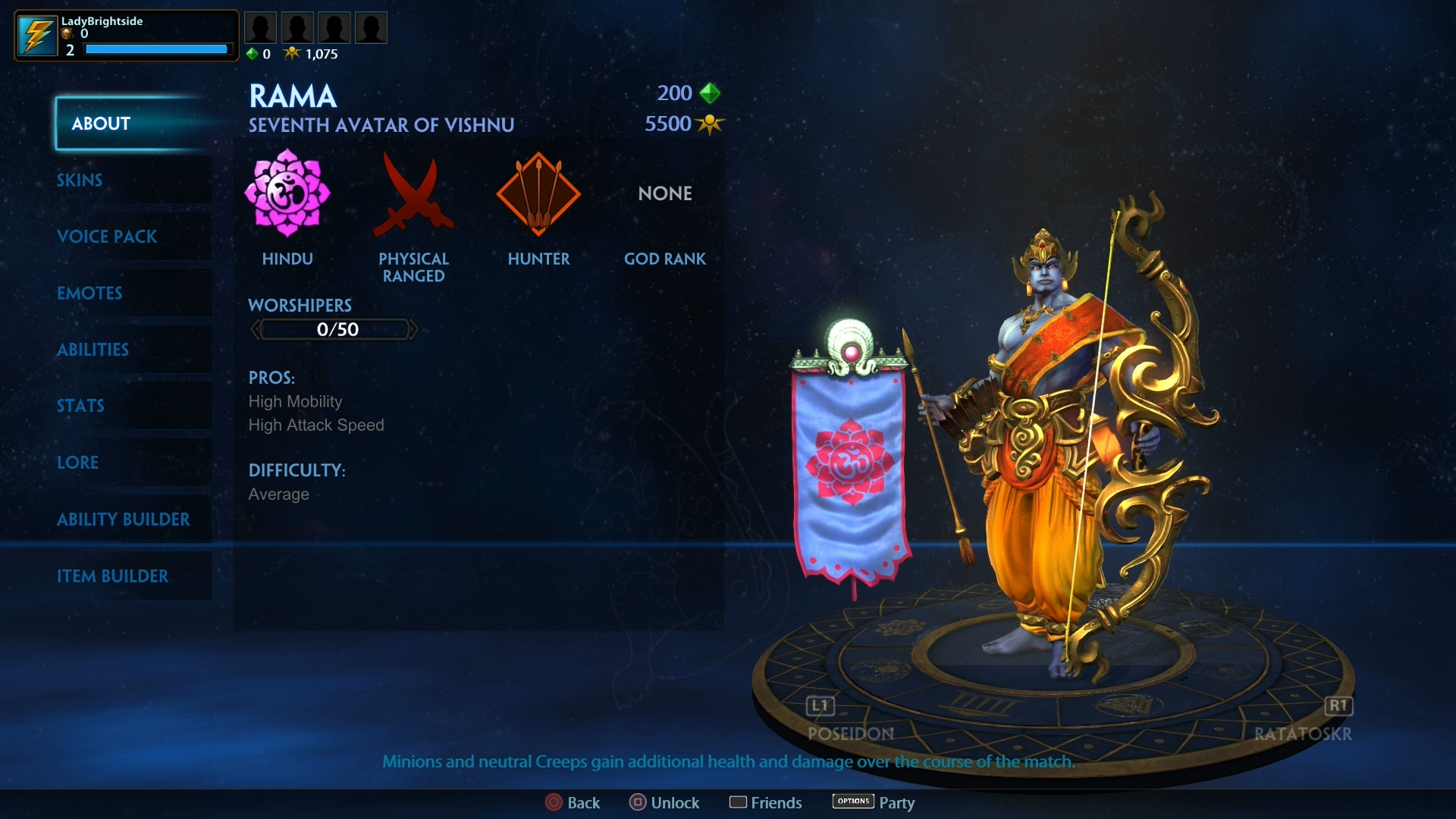
Task: Click the Physical Ranged crossed swords icon
Action: (x=413, y=192)
